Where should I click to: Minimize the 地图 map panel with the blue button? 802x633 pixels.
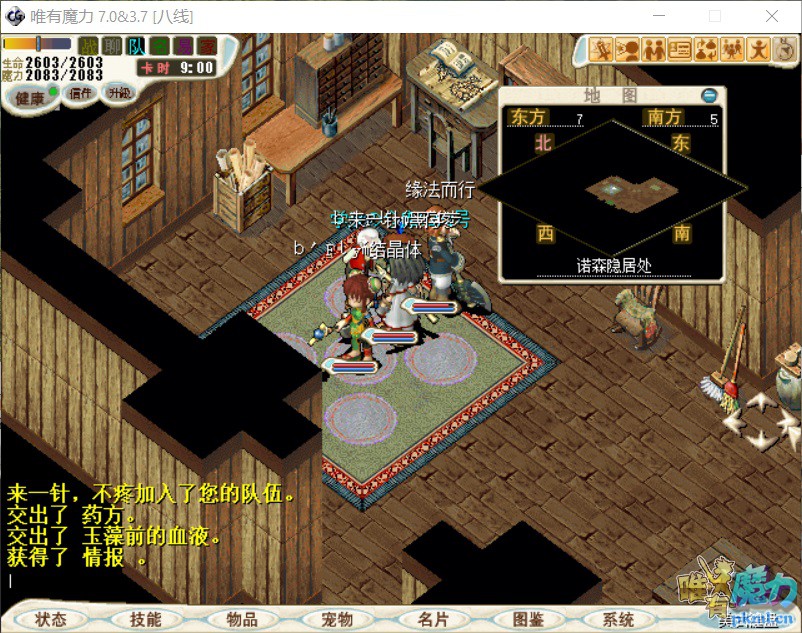pos(709,96)
